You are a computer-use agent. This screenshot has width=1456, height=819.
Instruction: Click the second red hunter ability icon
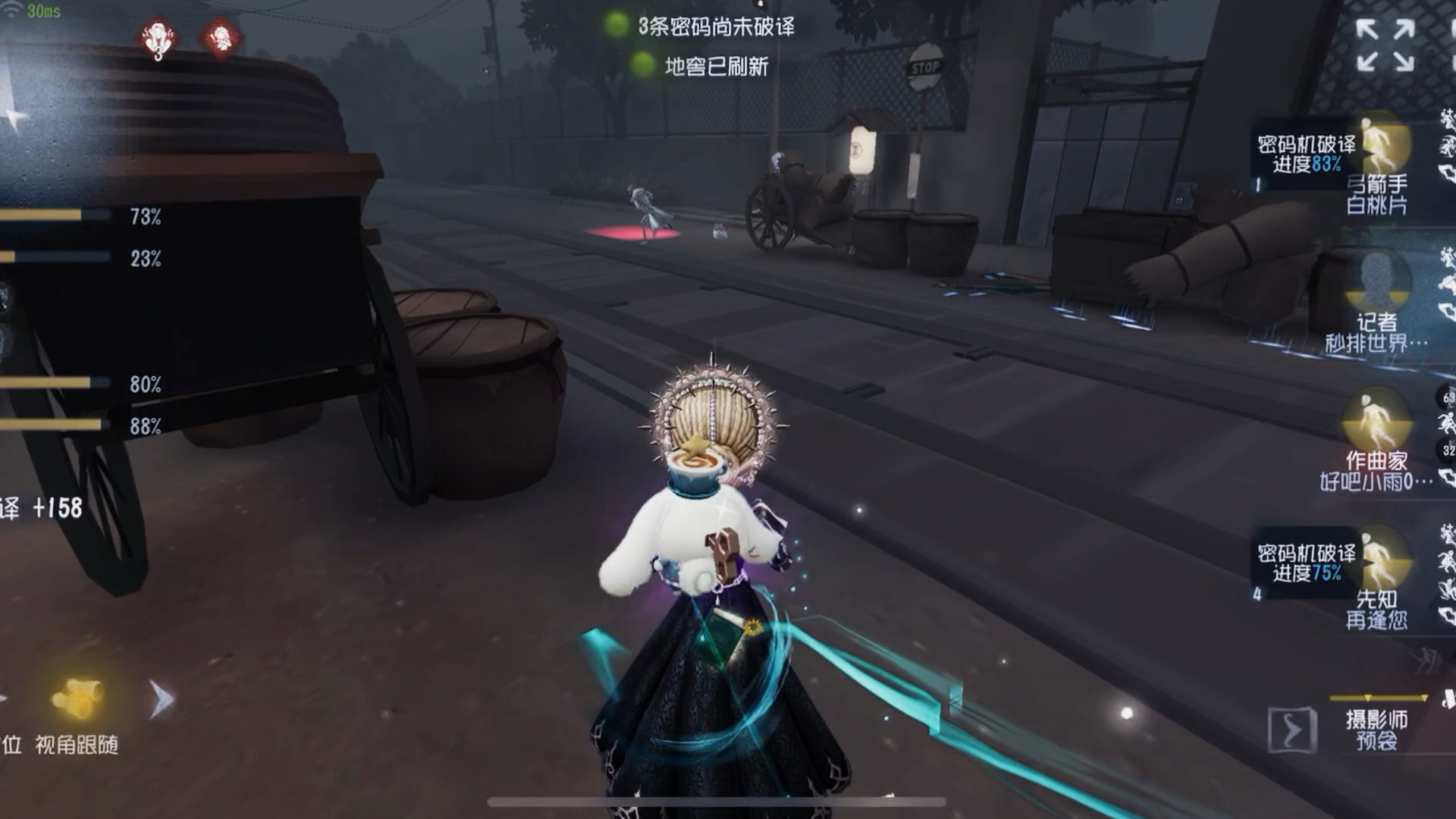click(218, 36)
